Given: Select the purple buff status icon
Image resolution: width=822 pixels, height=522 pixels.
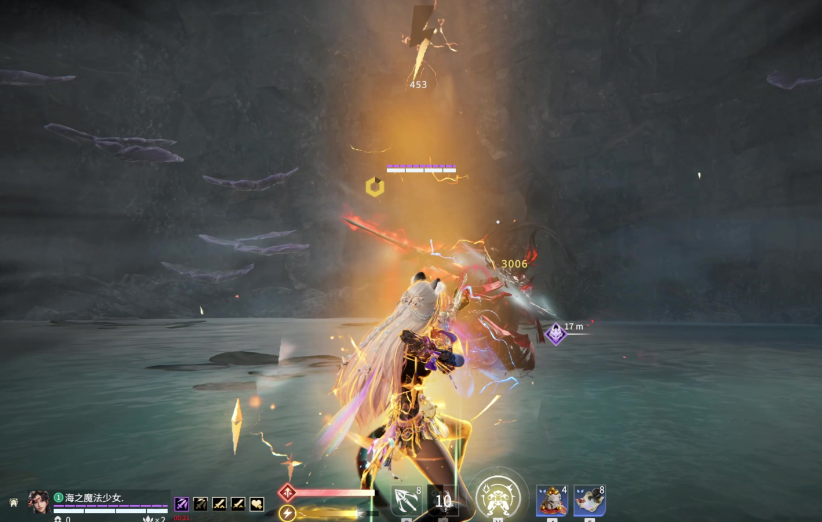Looking at the screenshot, I should coord(182,504).
